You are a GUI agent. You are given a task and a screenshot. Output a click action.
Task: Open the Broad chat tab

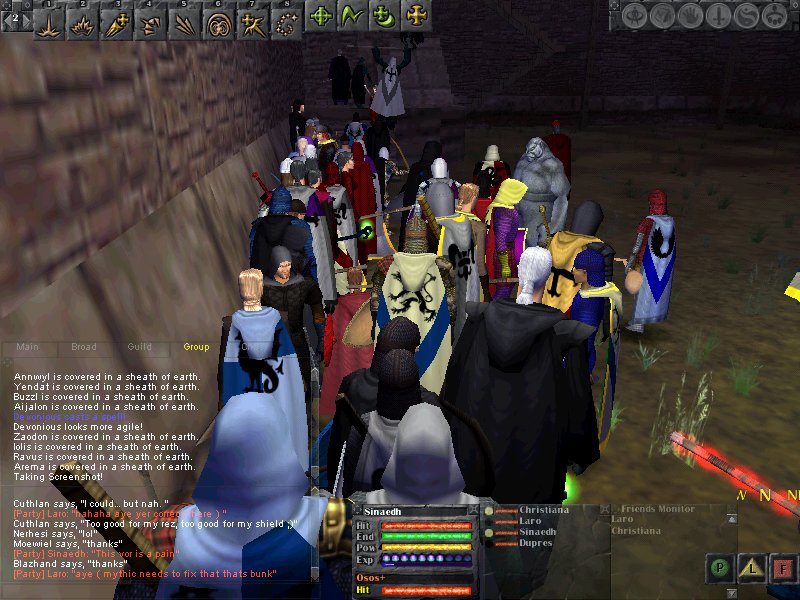[83, 347]
